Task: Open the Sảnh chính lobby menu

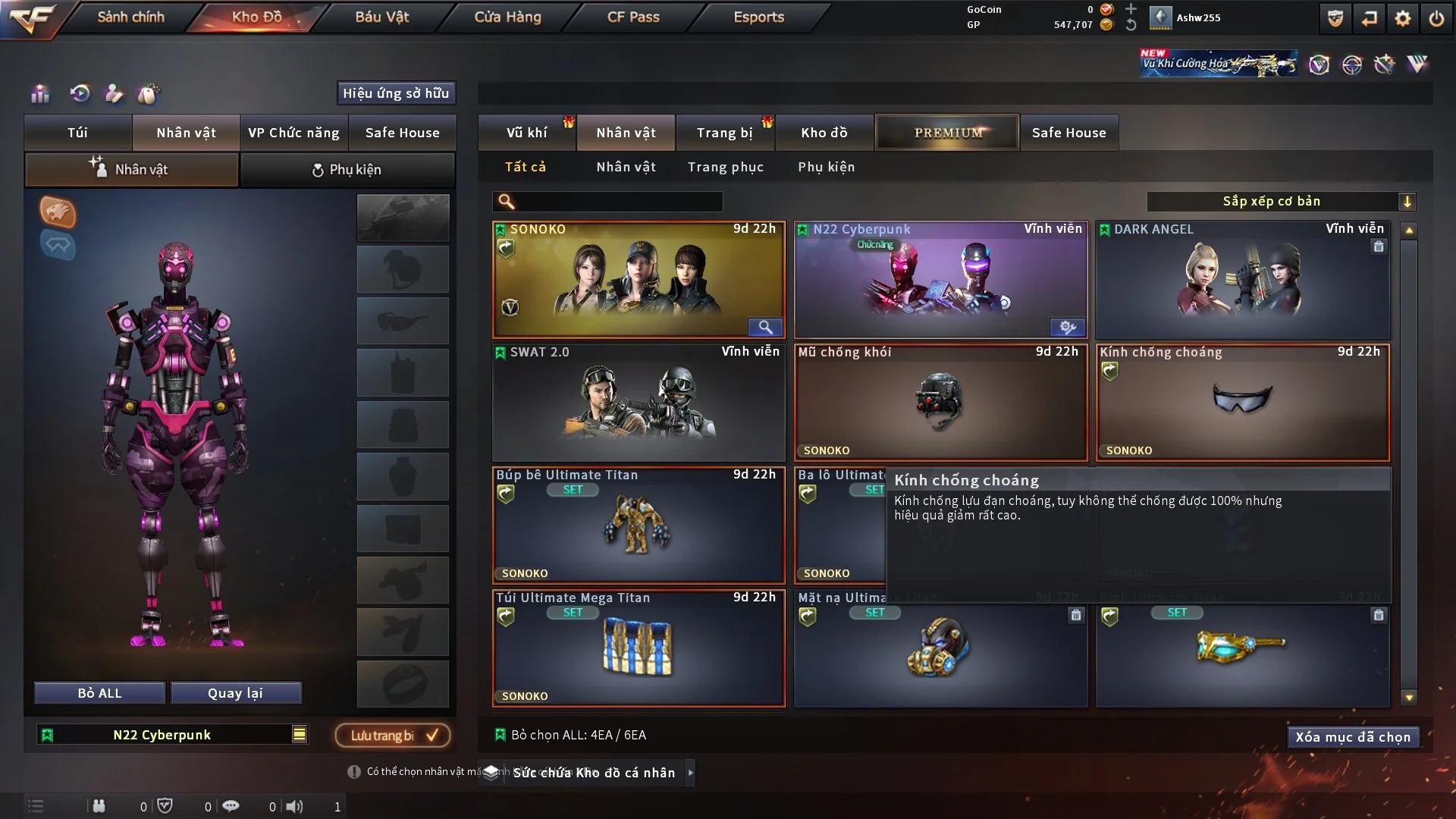Action: [130, 17]
